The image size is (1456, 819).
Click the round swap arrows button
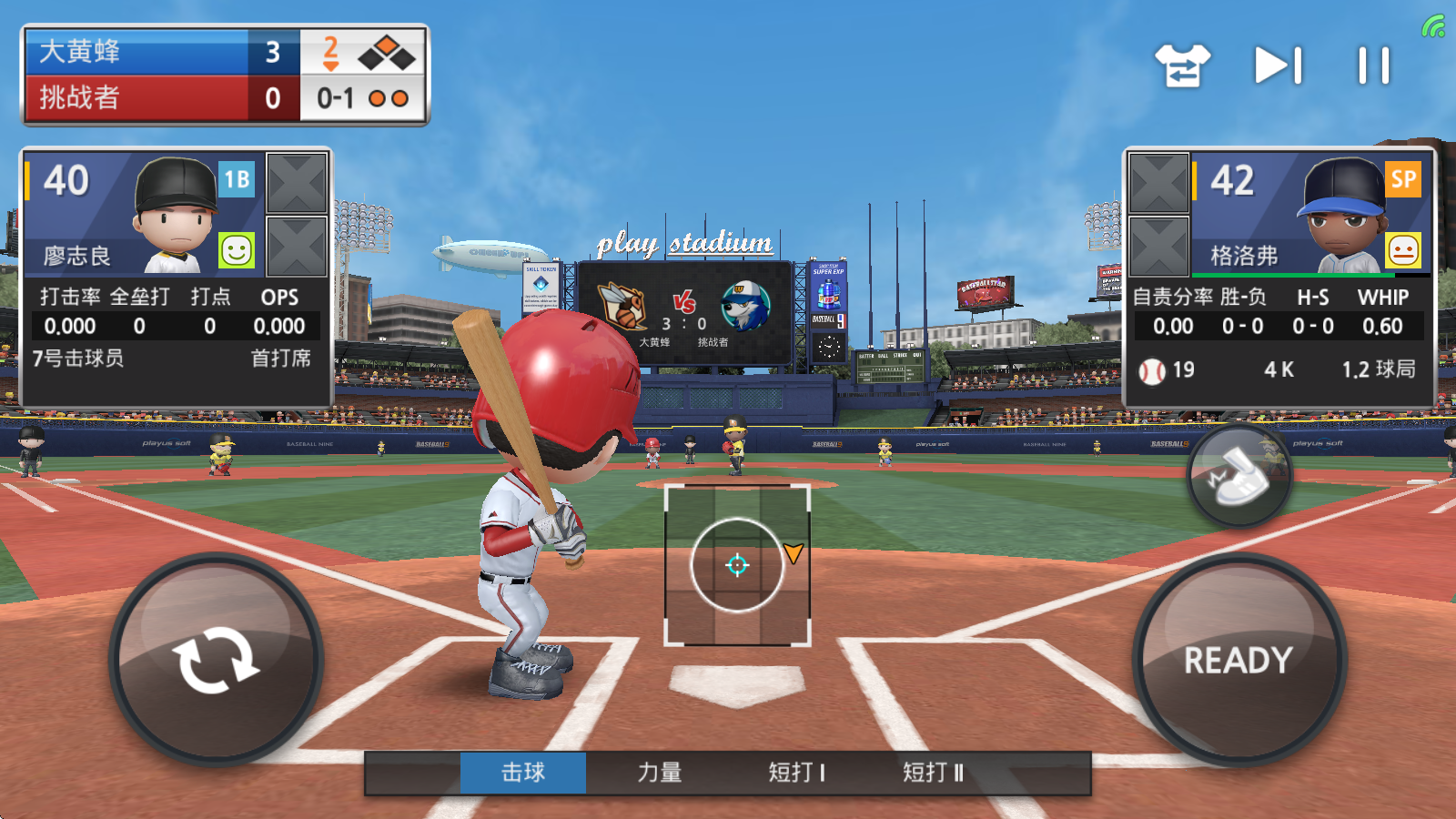coord(216,660)
